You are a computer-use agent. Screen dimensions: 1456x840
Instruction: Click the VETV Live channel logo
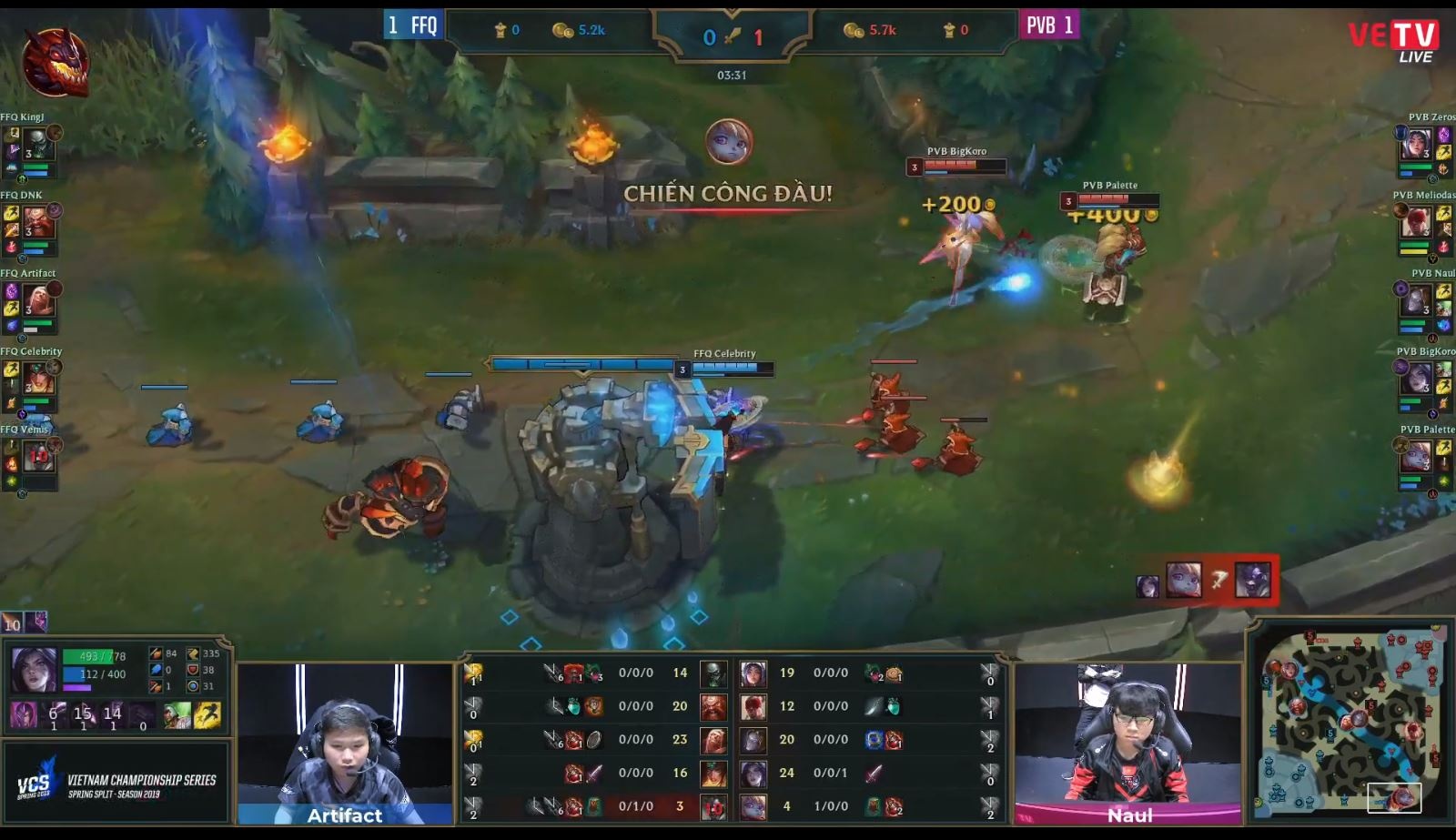(1393, 41)
